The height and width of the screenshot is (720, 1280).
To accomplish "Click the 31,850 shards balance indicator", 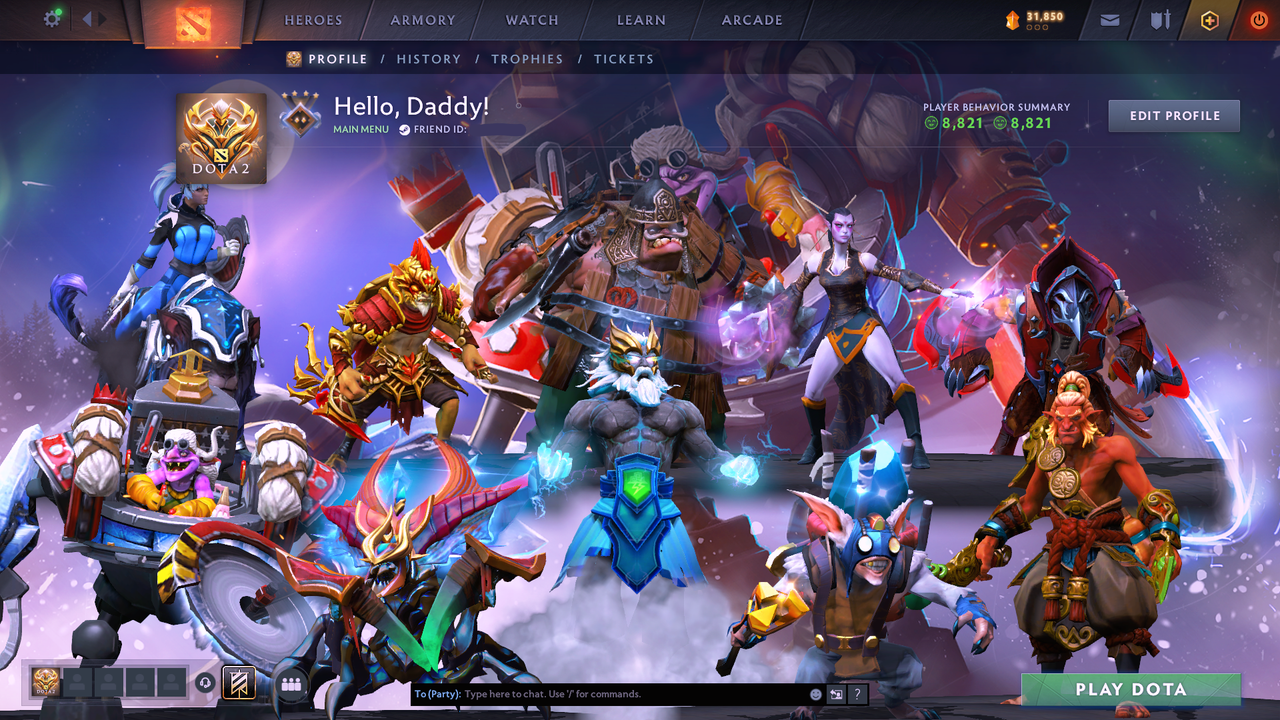I will click(x=1035, y=17).
